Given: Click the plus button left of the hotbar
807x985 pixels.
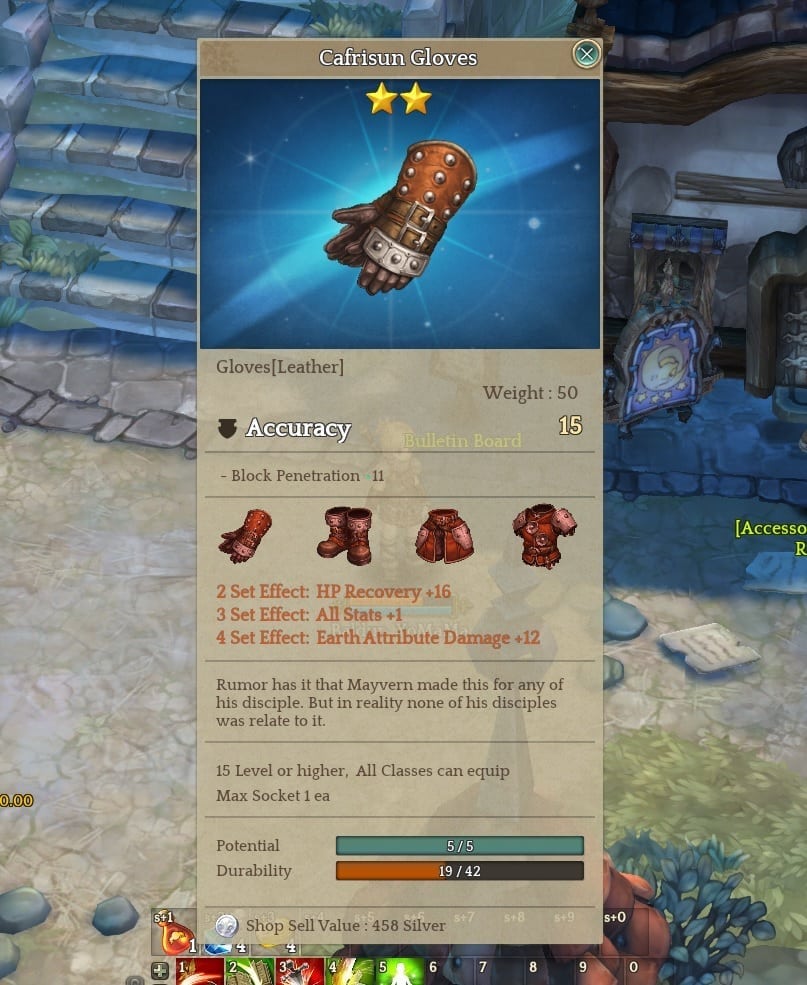Looking at the screenshot, I should [160, 970].
